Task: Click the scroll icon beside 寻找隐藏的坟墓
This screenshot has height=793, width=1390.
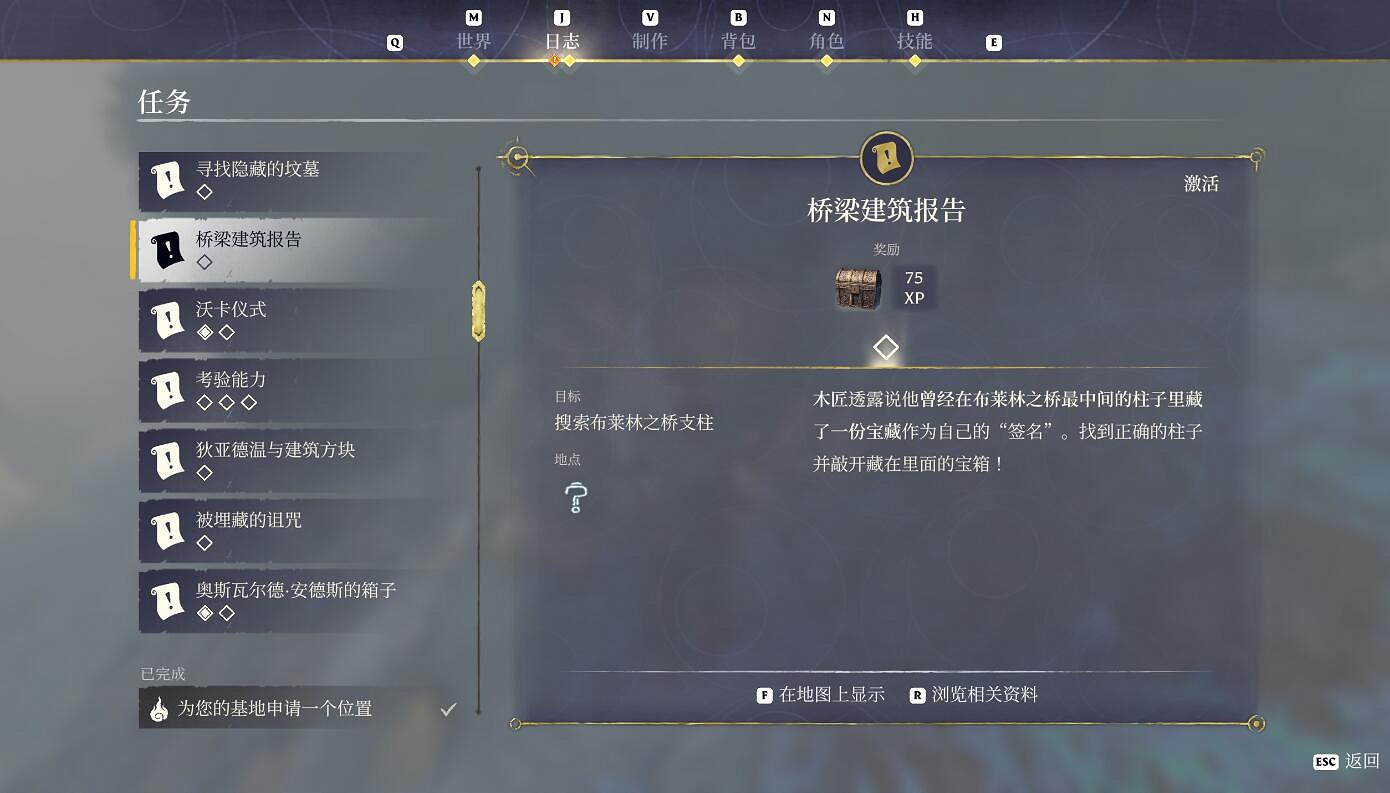Action: coord(168,180)
